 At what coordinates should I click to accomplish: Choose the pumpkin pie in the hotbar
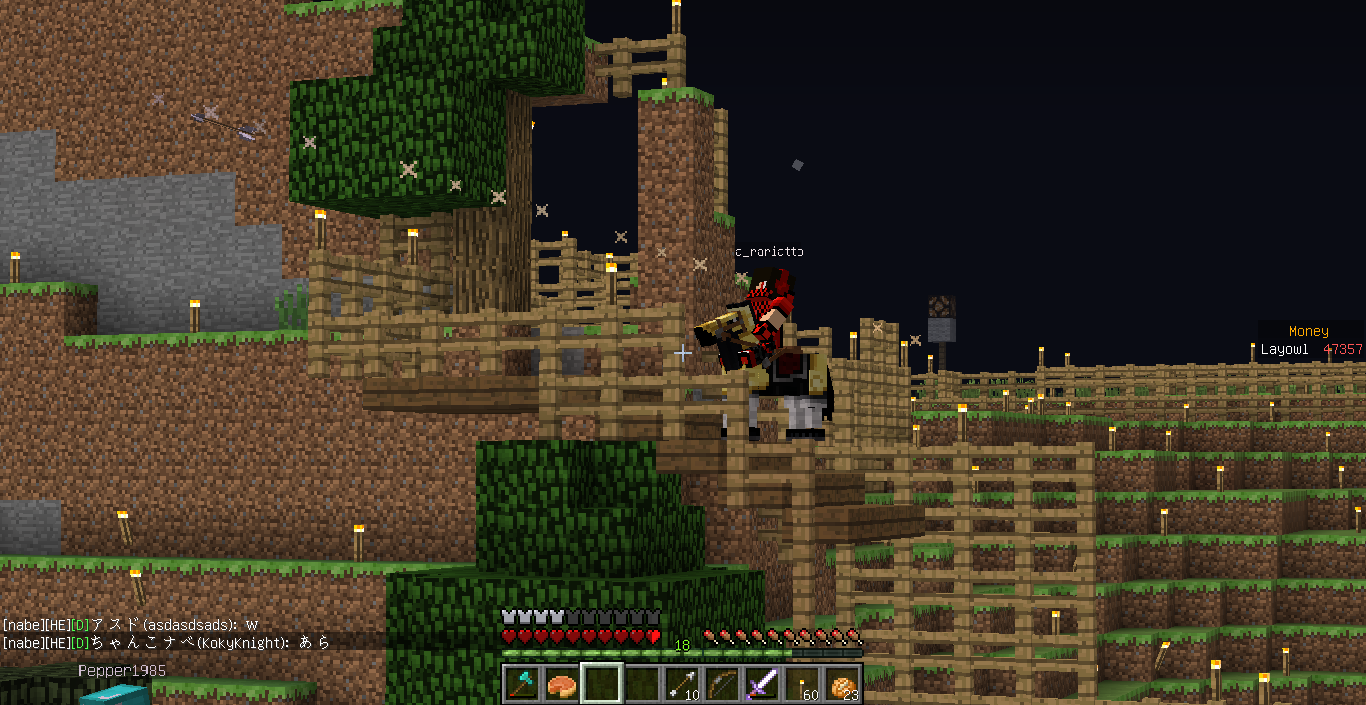click(561, 684)
